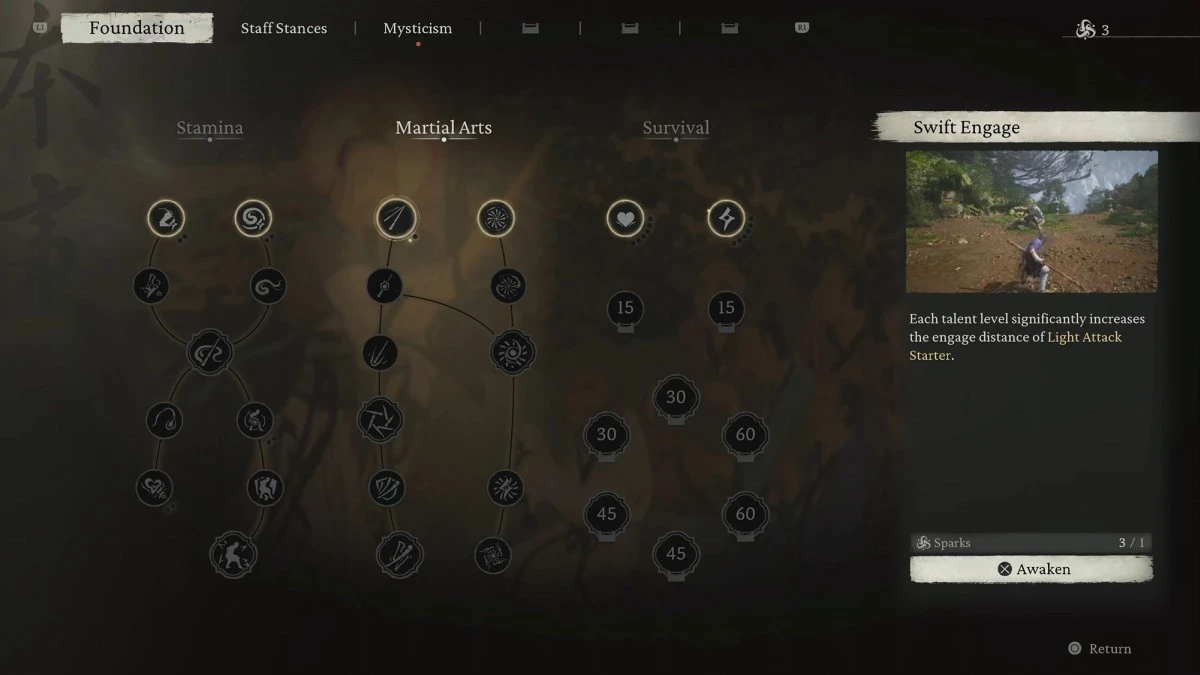1200x675 pixels.
Task: Select the Survival category header
Action: [676, 128]
